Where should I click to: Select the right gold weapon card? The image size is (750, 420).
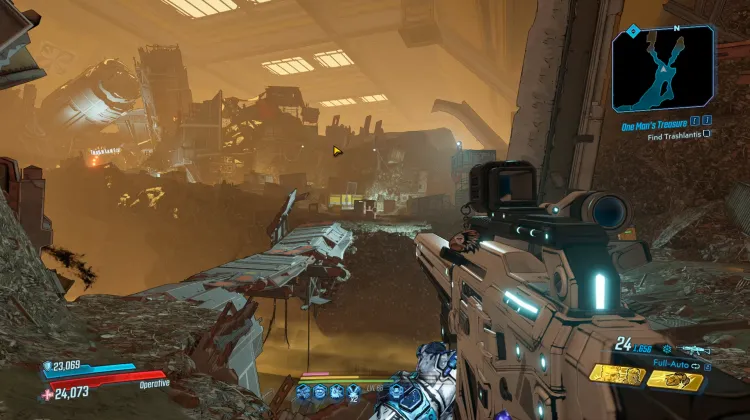674,379
